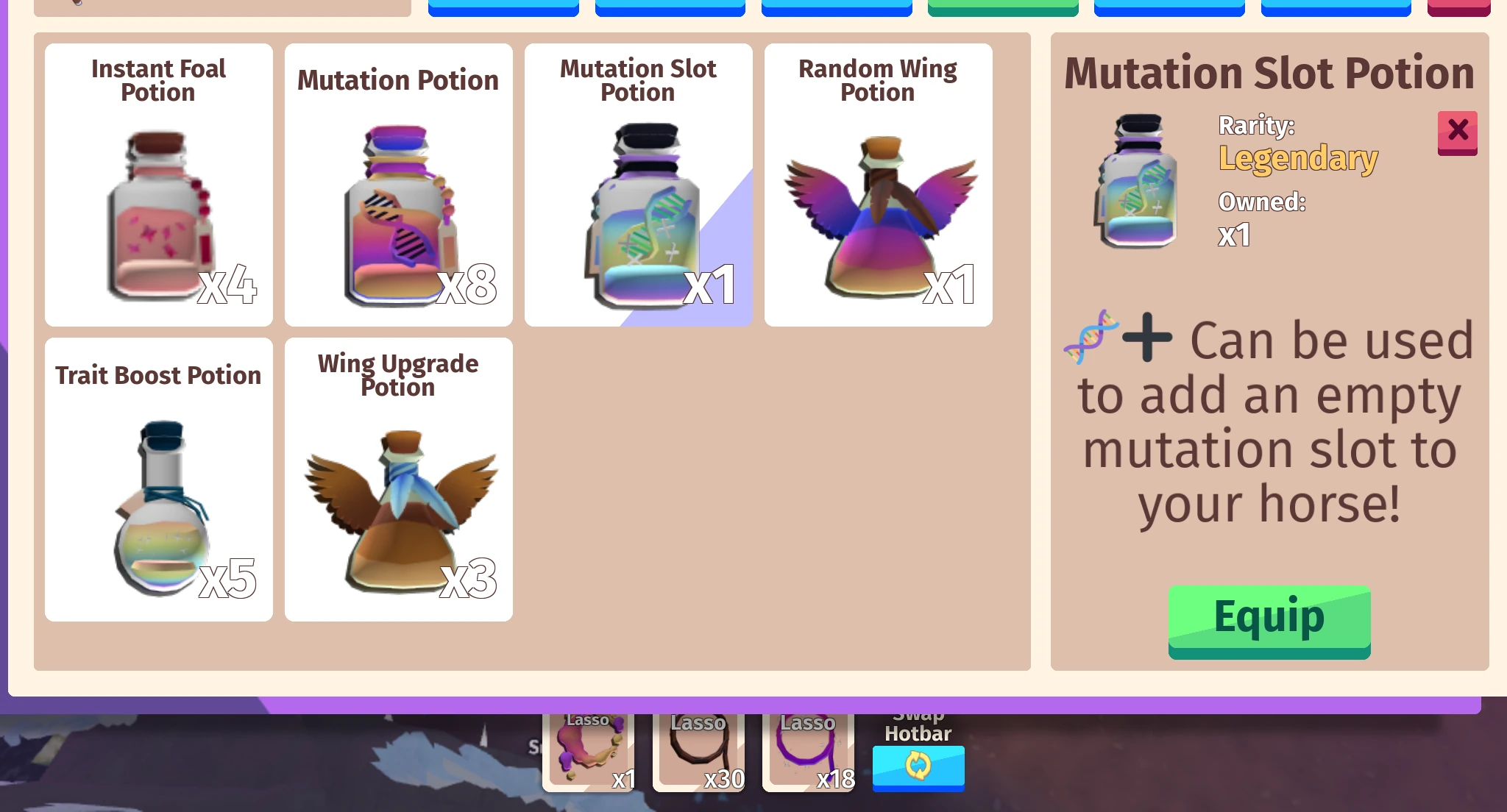Close the Mutation Slot Potion panel

pos(1458,132)
